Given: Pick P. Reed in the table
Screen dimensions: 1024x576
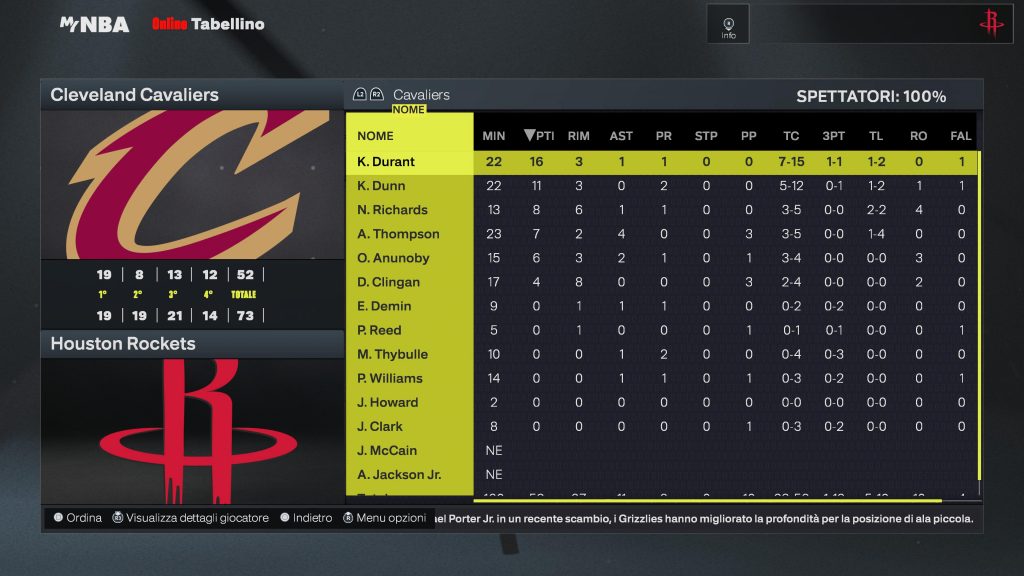Looking at the screenshot, I should 379,330.
